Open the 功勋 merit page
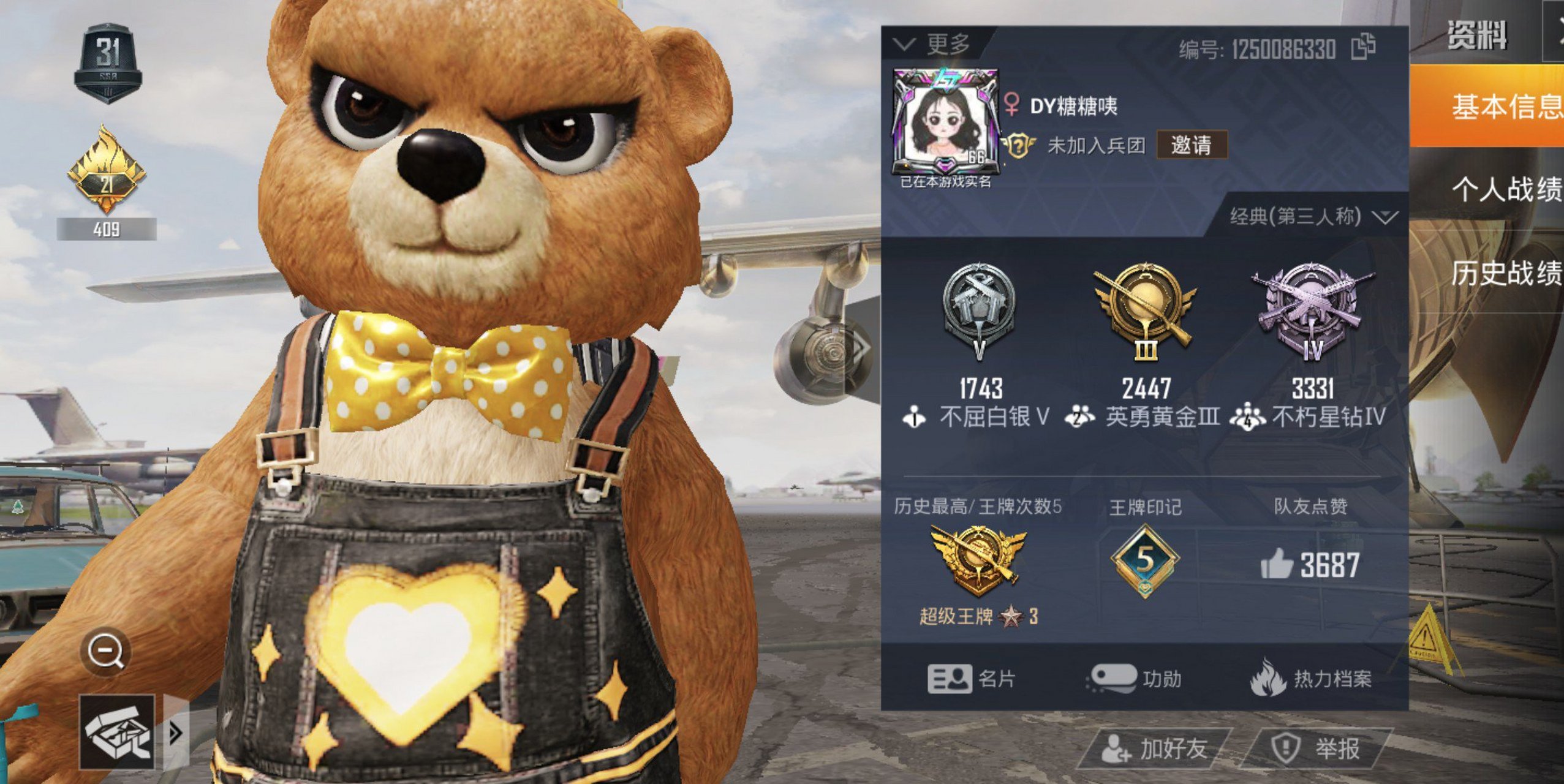The image size is (1564, 784). (x=1134, y=679)
